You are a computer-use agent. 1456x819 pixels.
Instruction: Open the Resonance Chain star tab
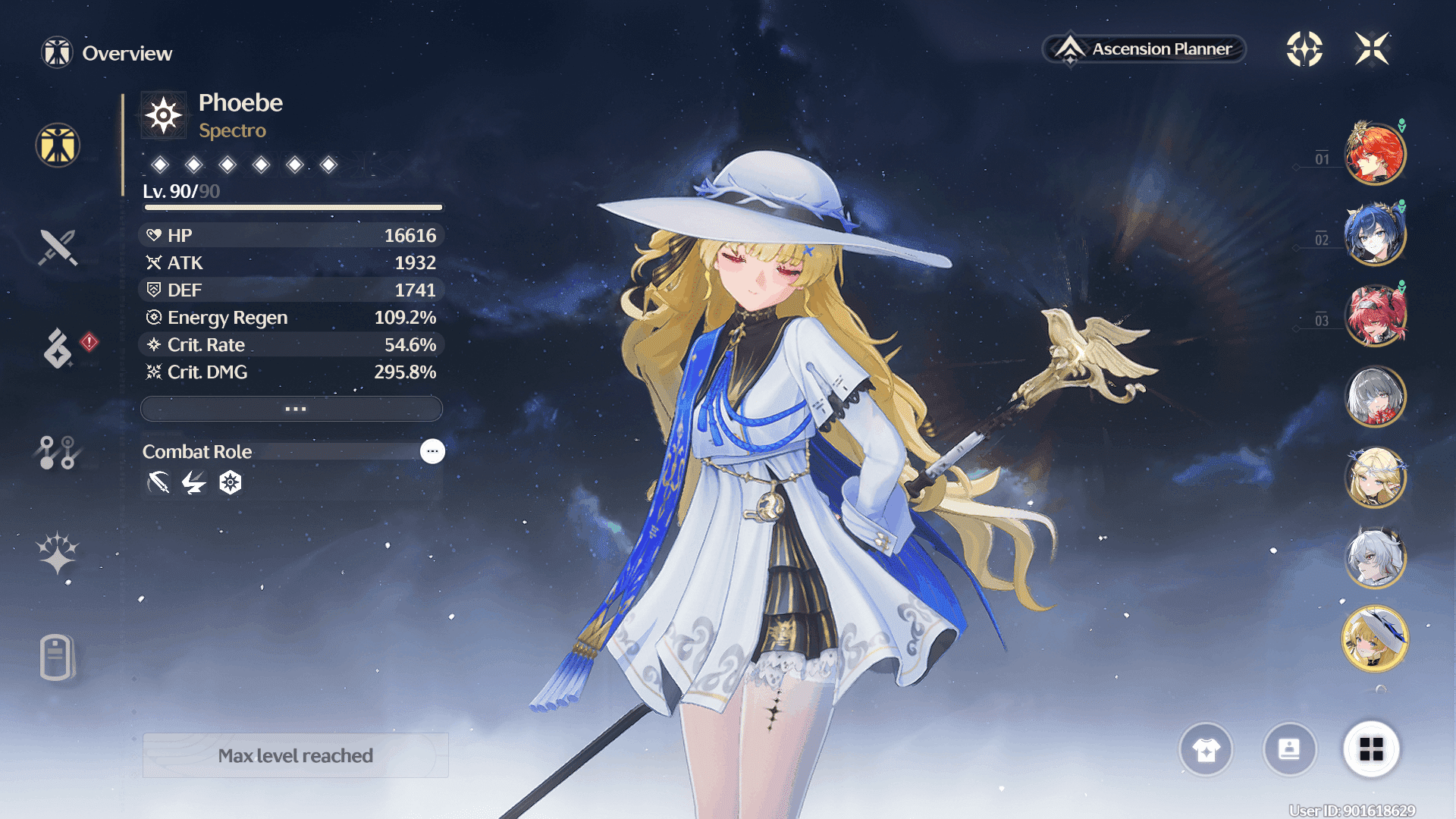coord(58,554)
